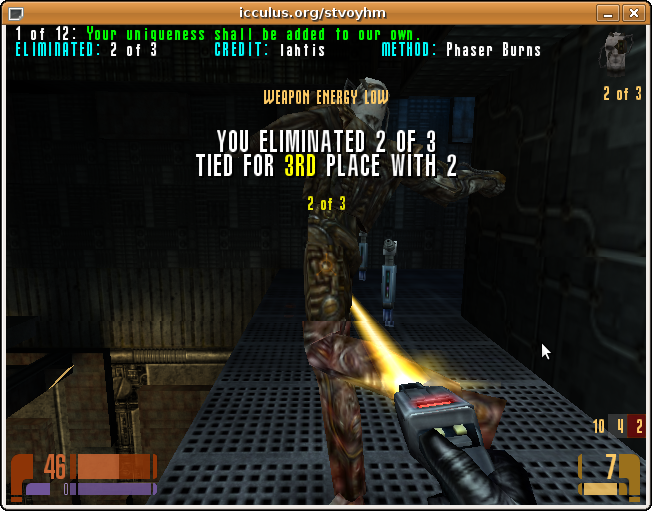Image resolution: width=652 pixels, height=511 pixels.
Task: Close the stvoyhm game window
Action: [x=633, y=13]
